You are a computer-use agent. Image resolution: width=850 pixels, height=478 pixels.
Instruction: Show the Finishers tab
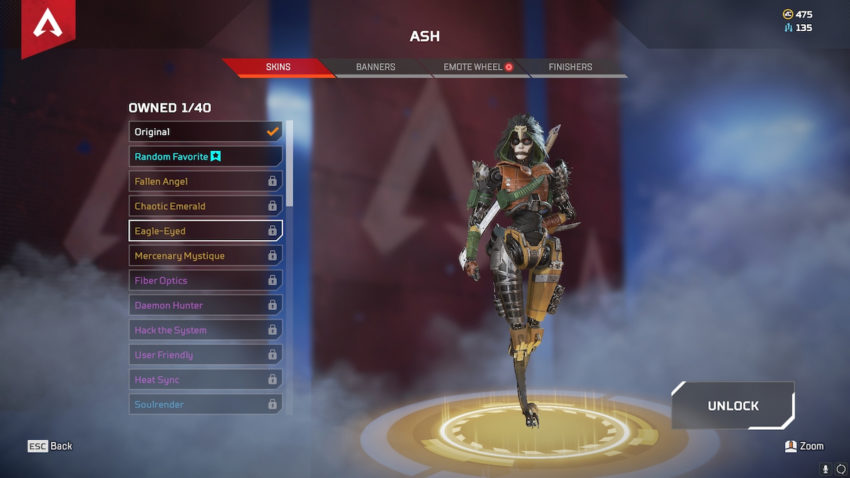(570, 67)
